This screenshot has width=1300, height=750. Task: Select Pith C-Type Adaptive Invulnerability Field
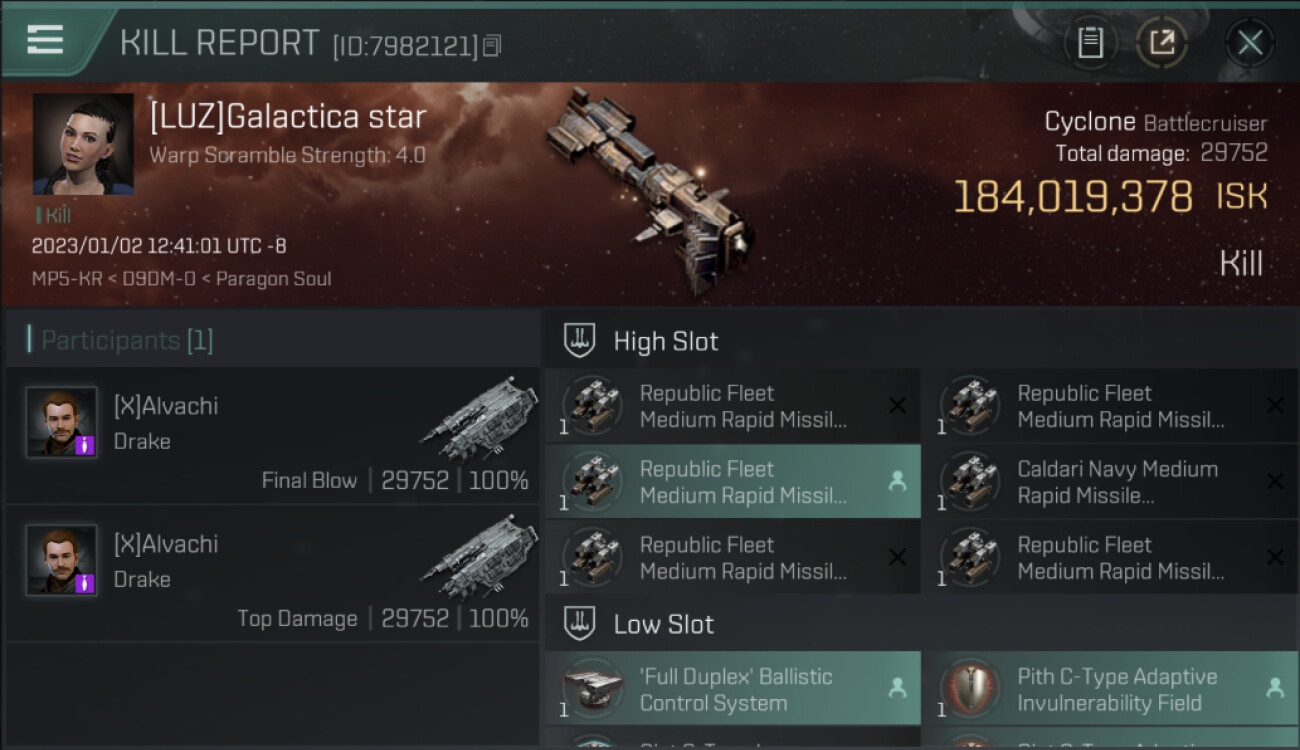click(x=1110, y=689)
